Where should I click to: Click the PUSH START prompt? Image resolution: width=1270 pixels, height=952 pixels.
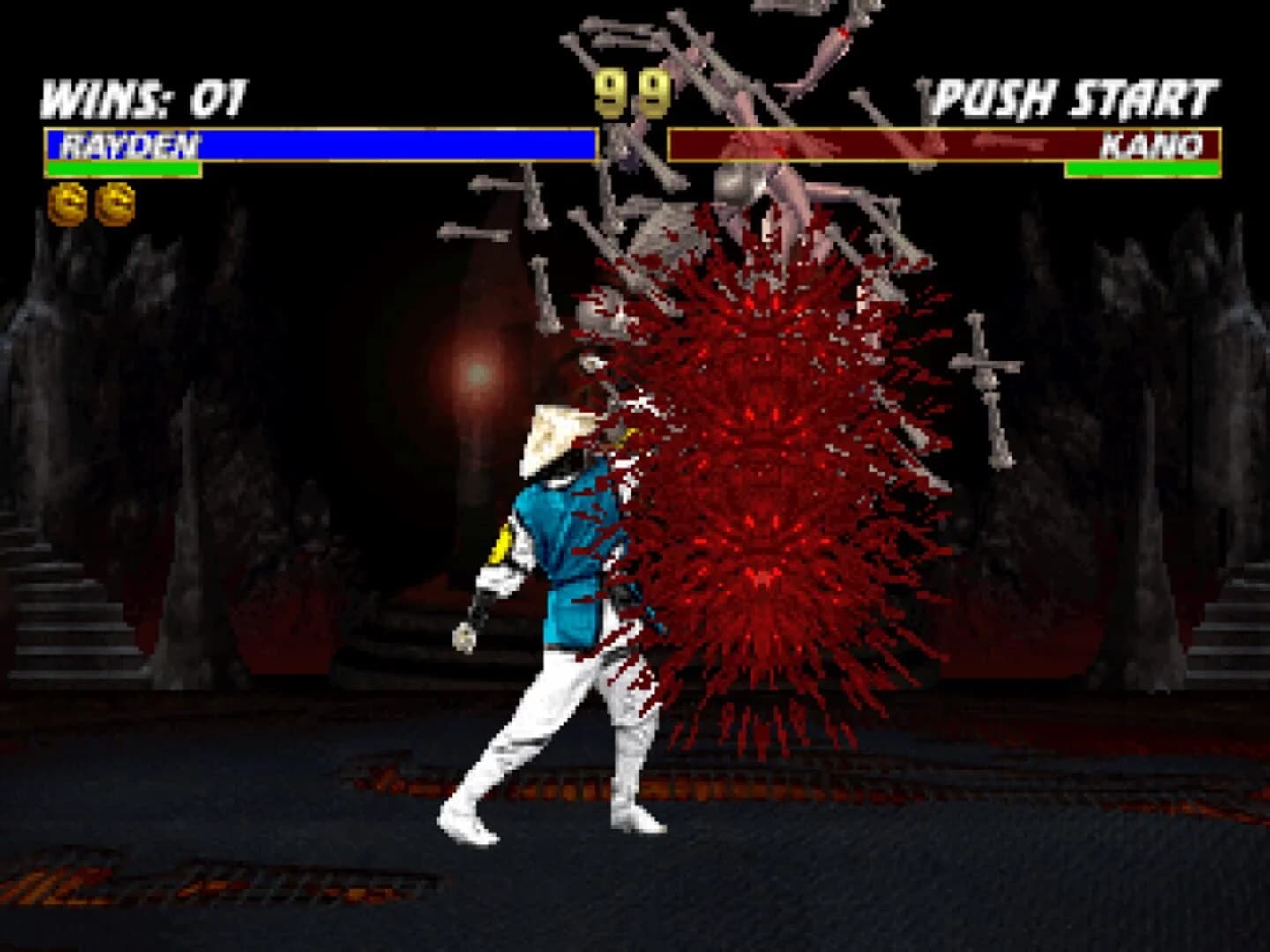[1072, 95]
